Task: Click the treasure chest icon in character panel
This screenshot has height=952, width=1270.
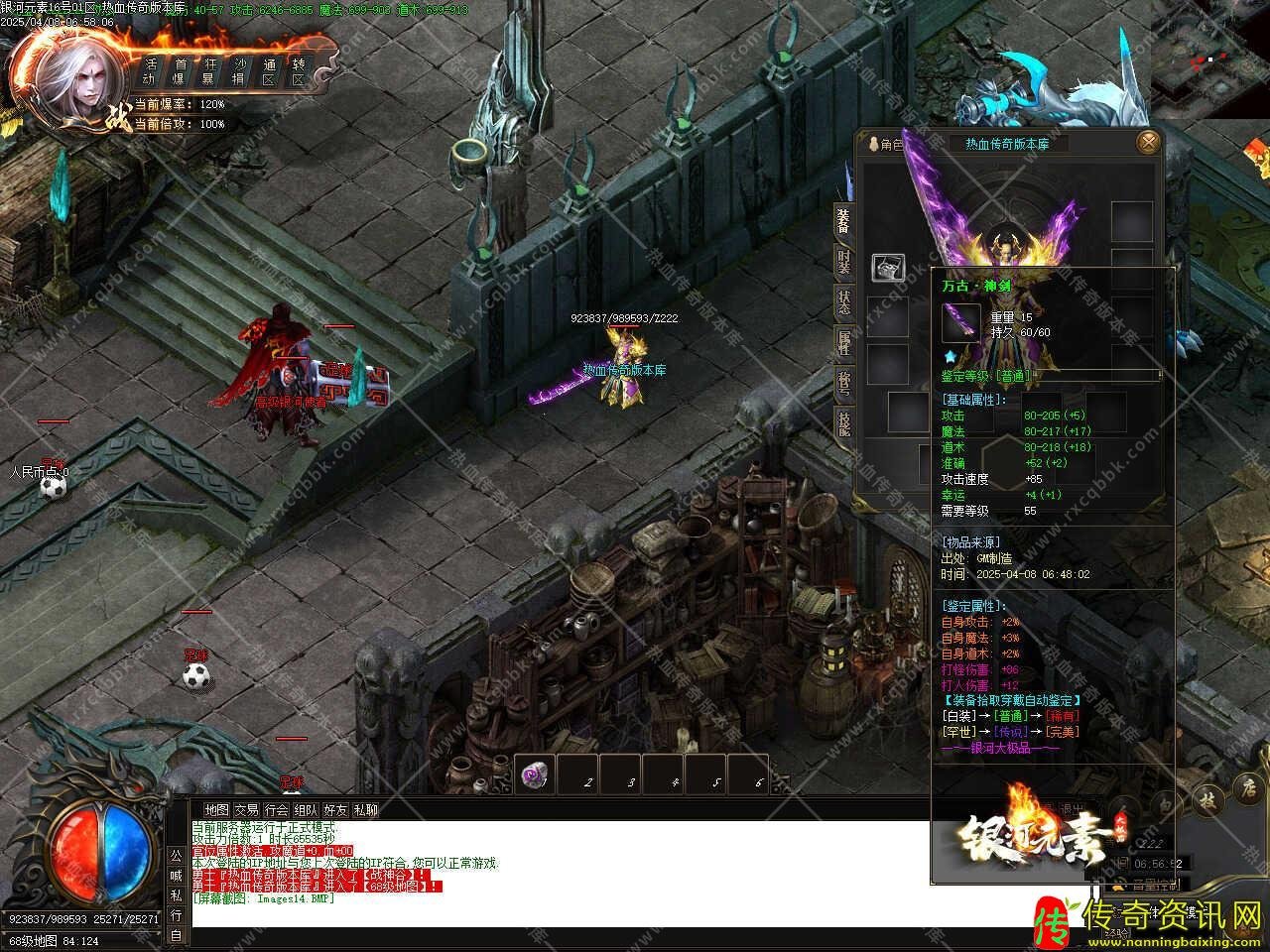Action: pyautogui.click(x=888, y=267)
